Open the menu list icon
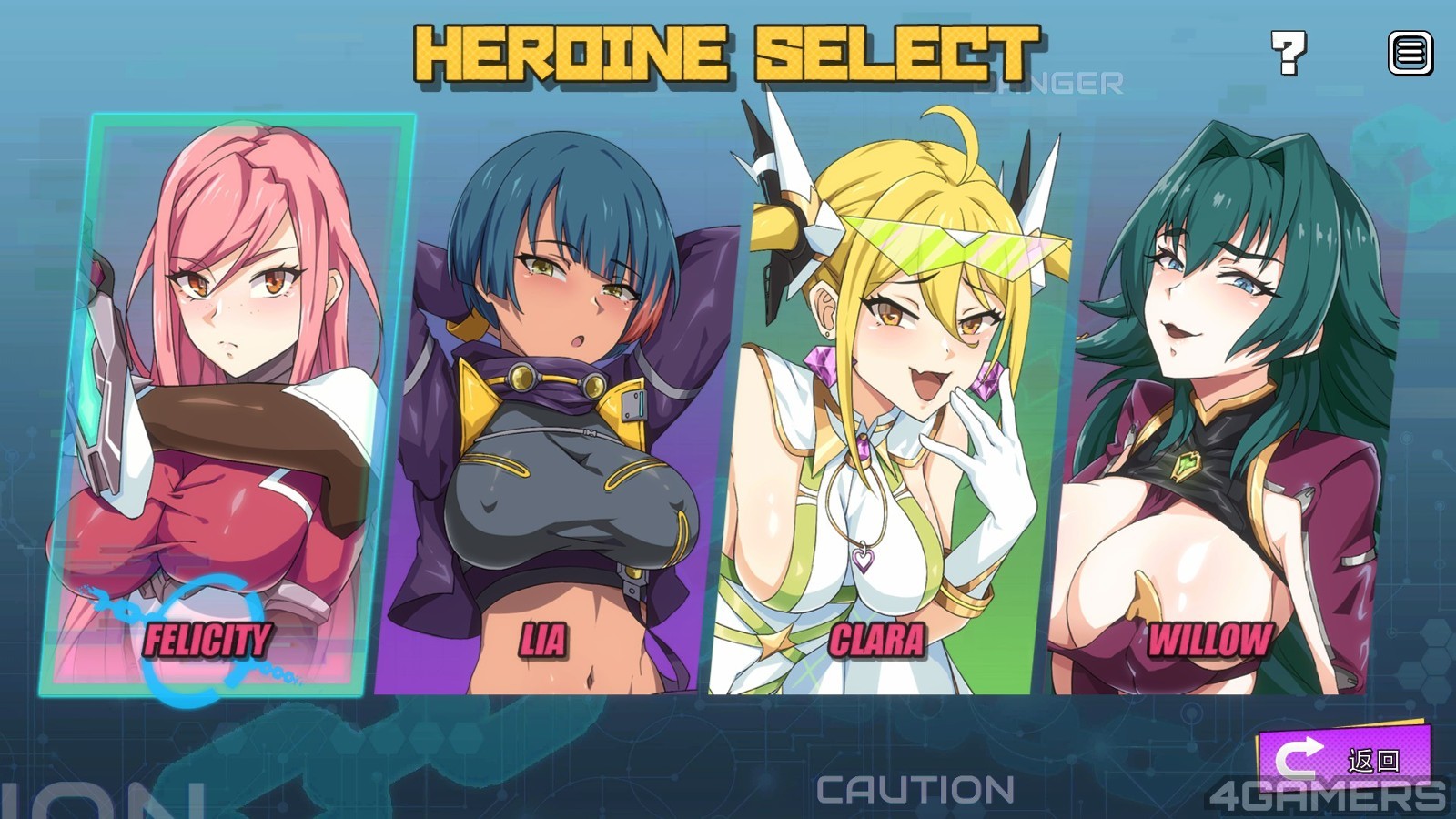1456x819 pixels. (x=1410, y=53)
